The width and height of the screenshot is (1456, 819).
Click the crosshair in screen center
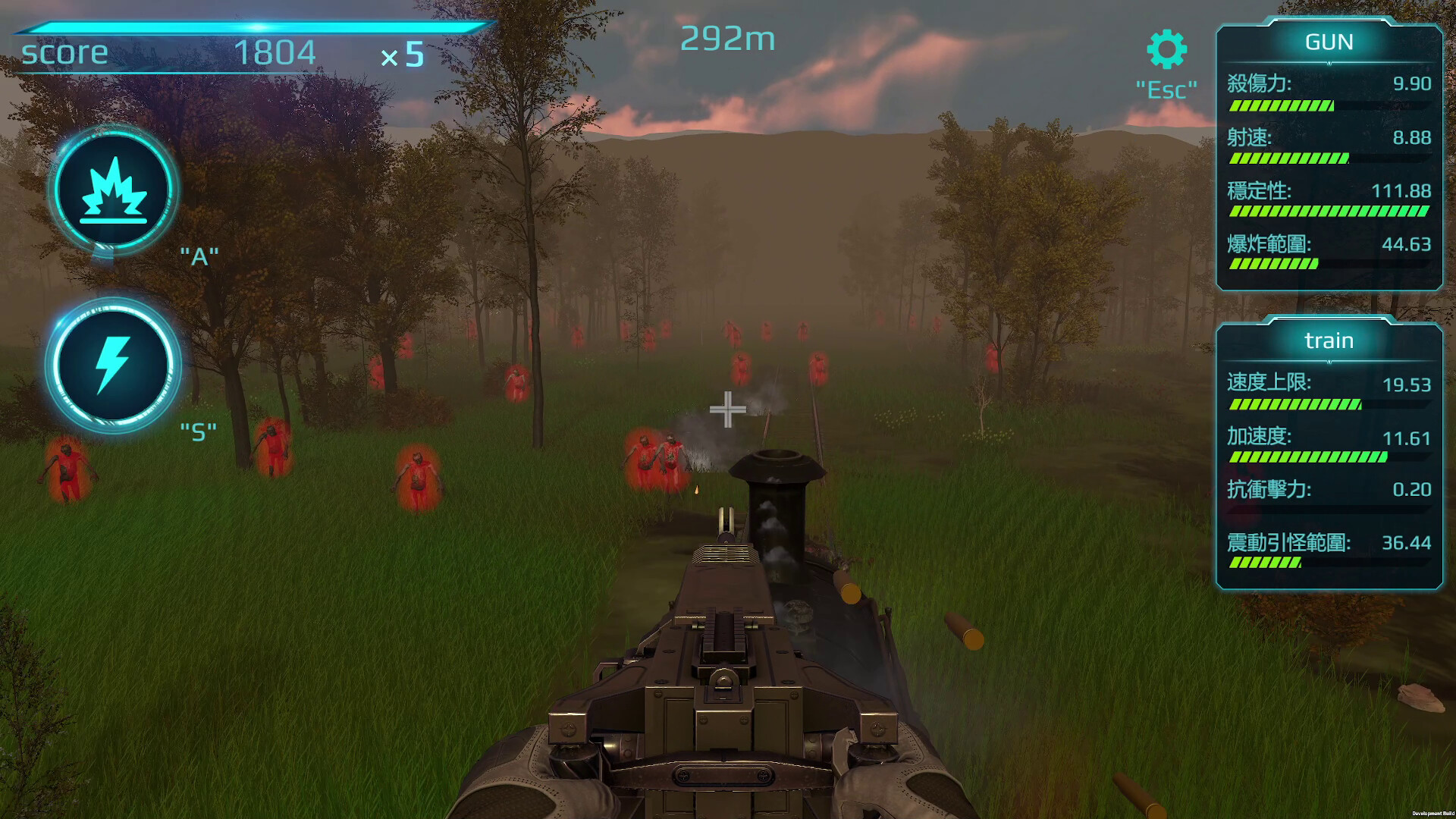(x=728, y=409)
